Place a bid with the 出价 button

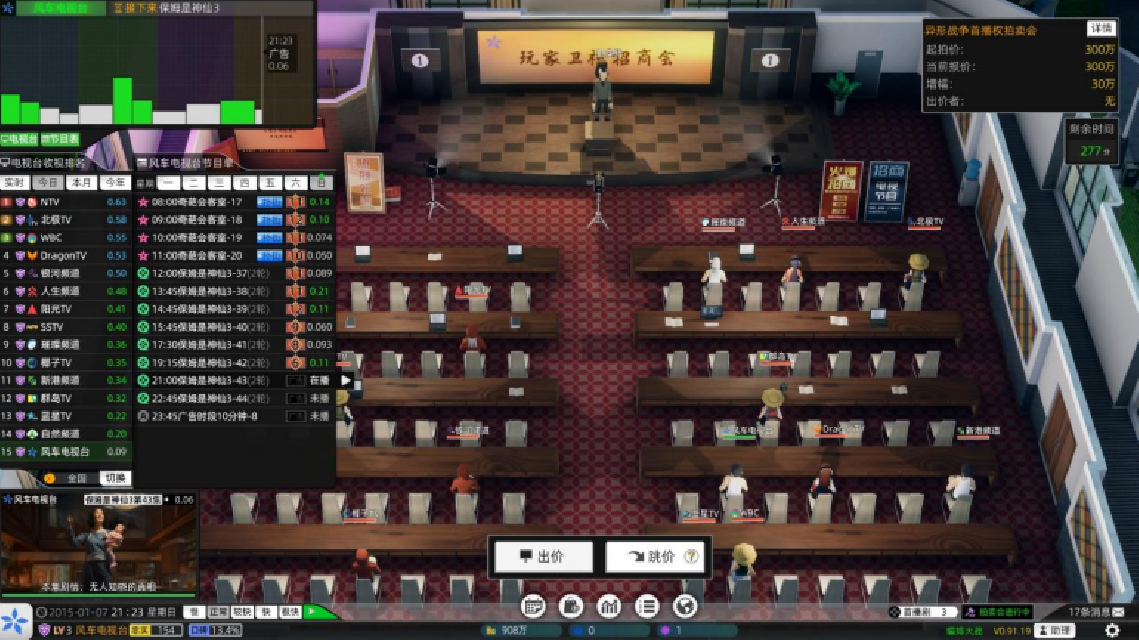pyautogui.click(x=541, y=557)
